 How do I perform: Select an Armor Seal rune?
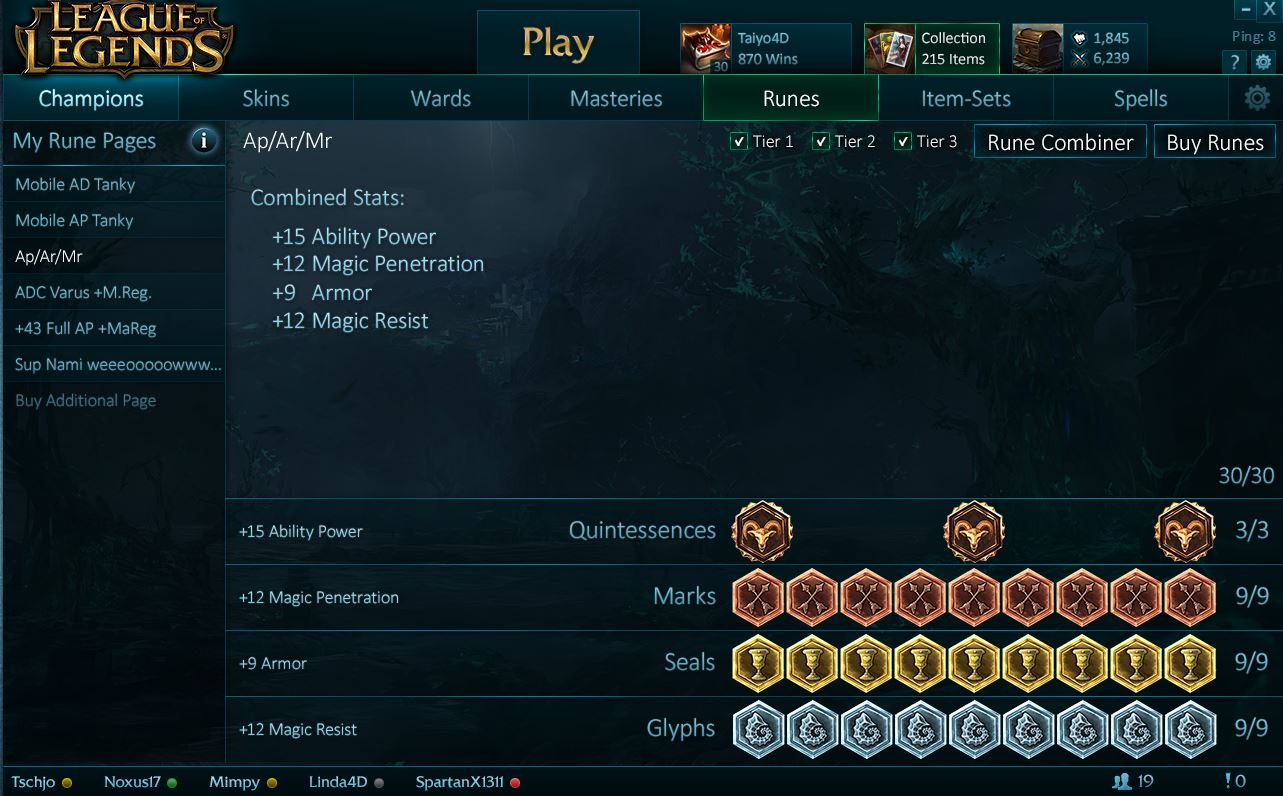[x=758, y=663]
